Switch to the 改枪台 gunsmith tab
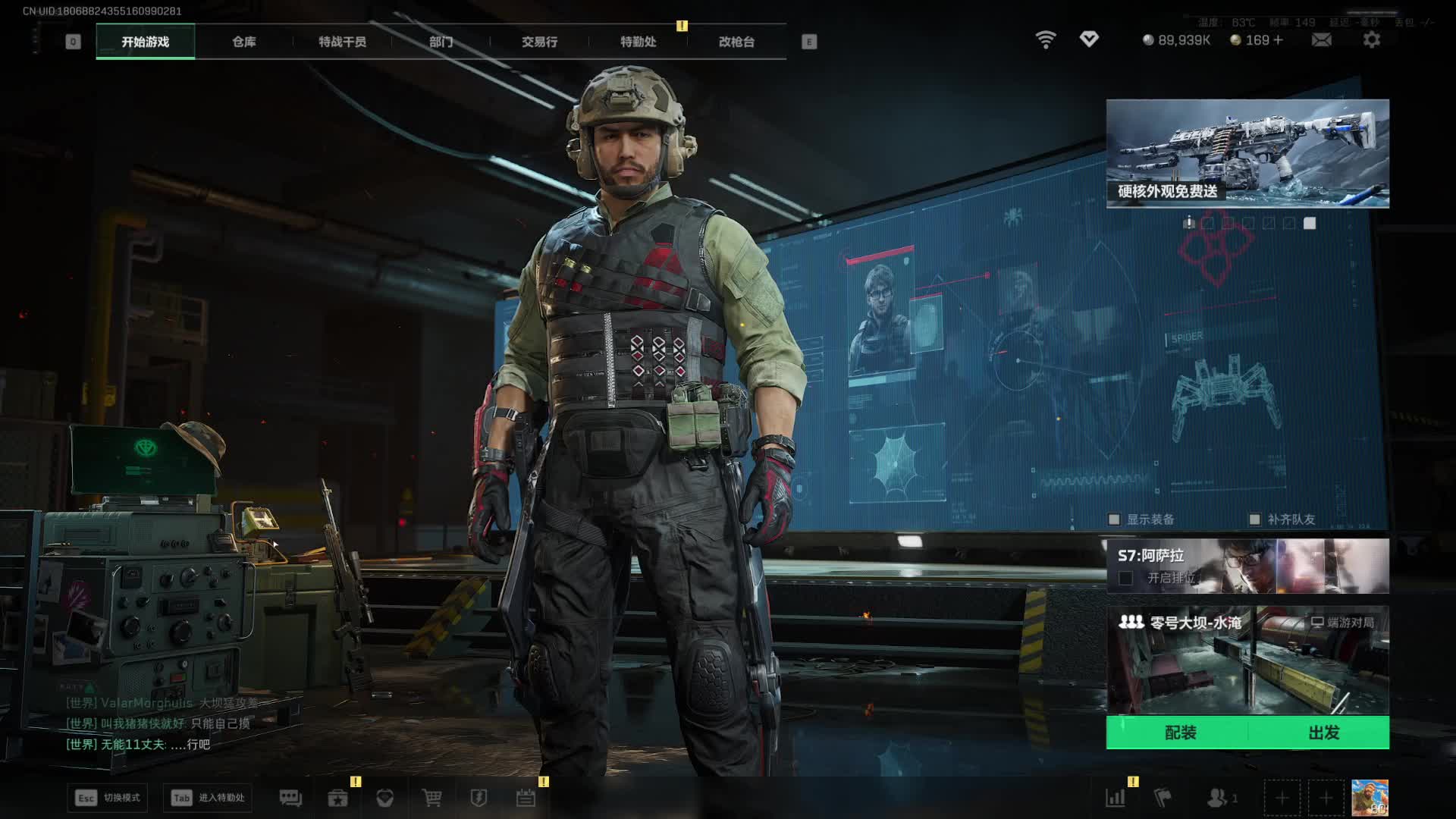This screenshot has height=819, width=1456. pyautogui.click(x=736, y=42)
